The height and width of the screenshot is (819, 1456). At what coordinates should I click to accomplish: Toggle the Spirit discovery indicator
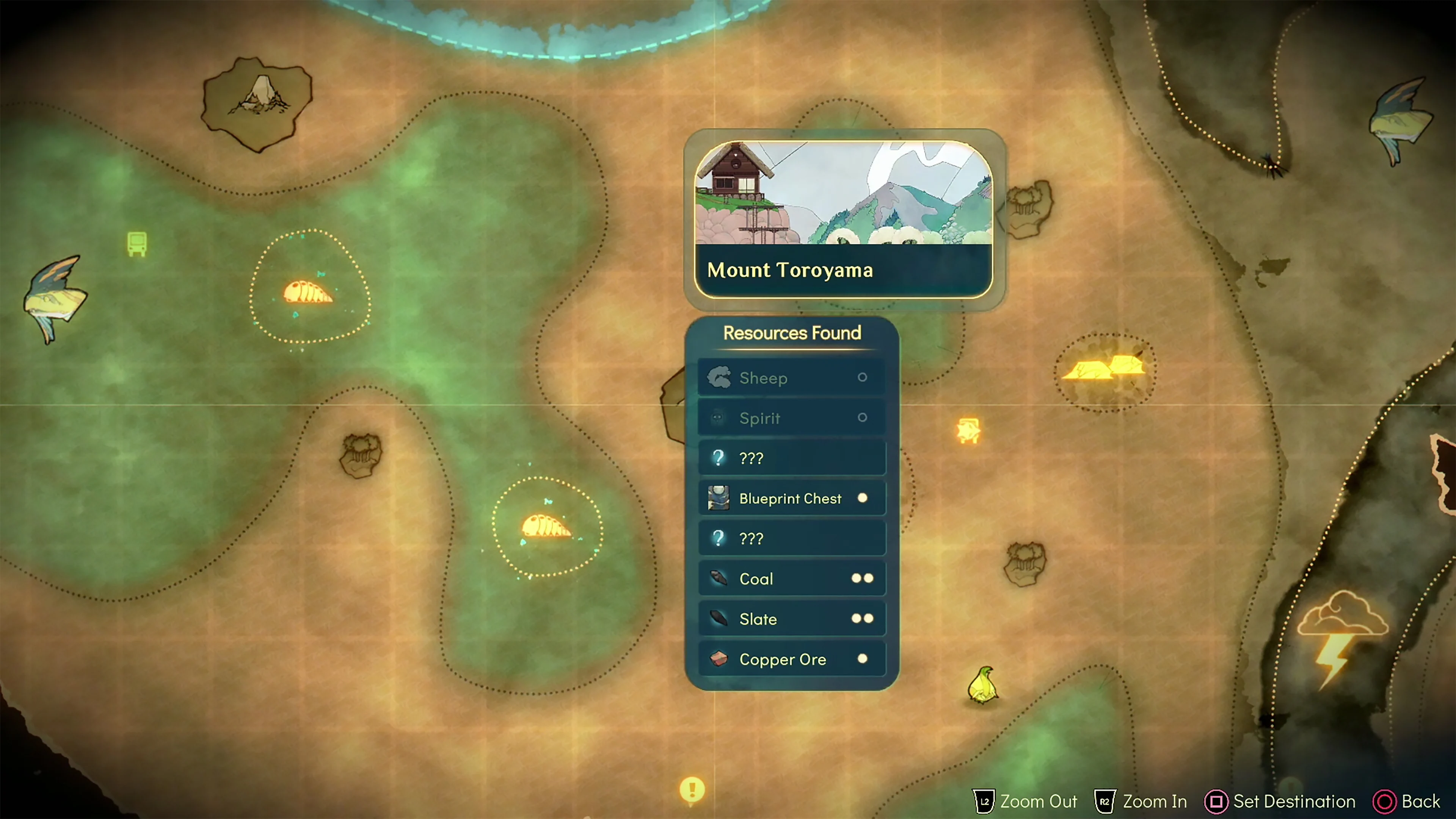(x=863, y=418)
